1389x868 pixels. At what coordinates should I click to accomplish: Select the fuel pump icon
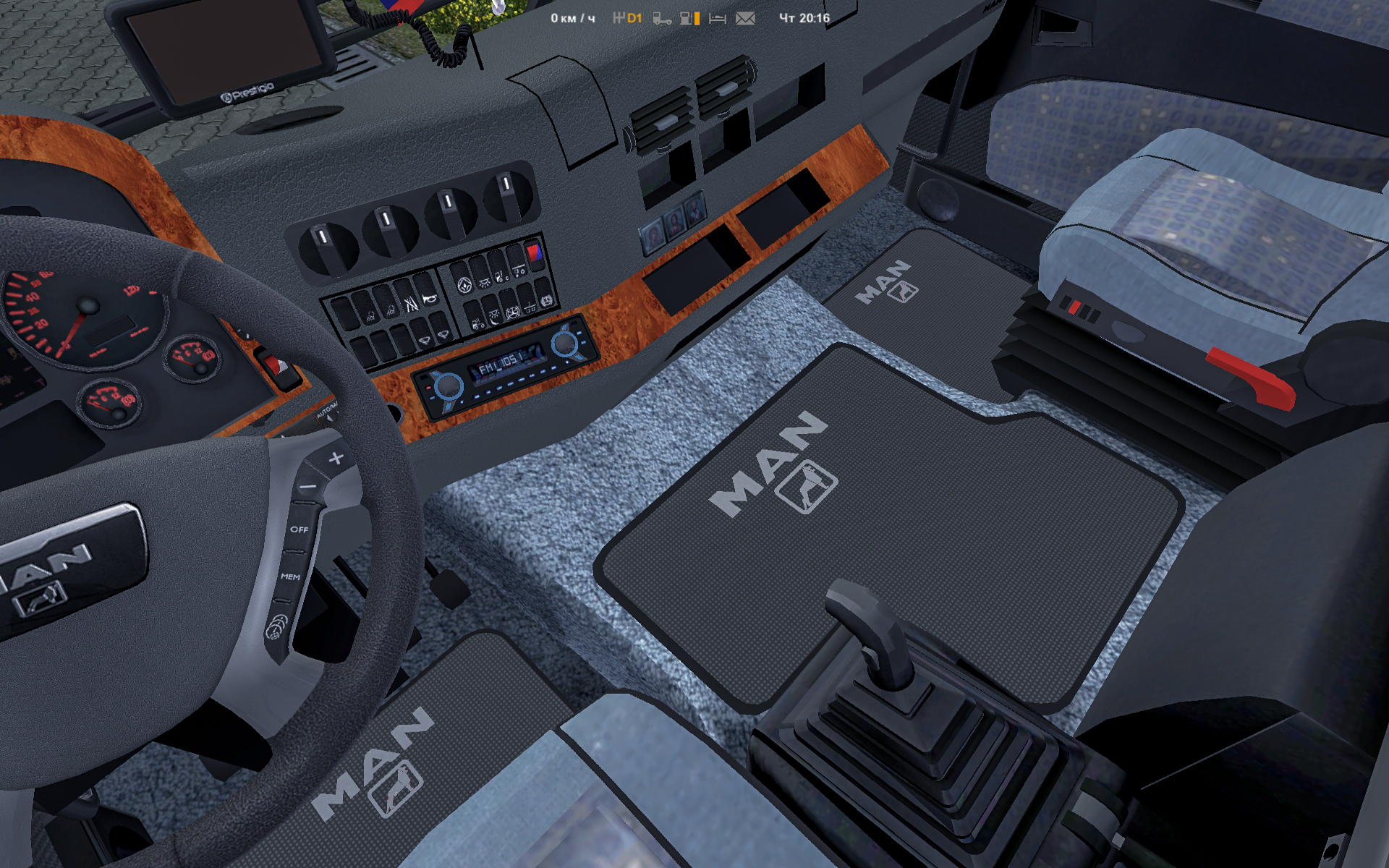(x=687, y=18)
